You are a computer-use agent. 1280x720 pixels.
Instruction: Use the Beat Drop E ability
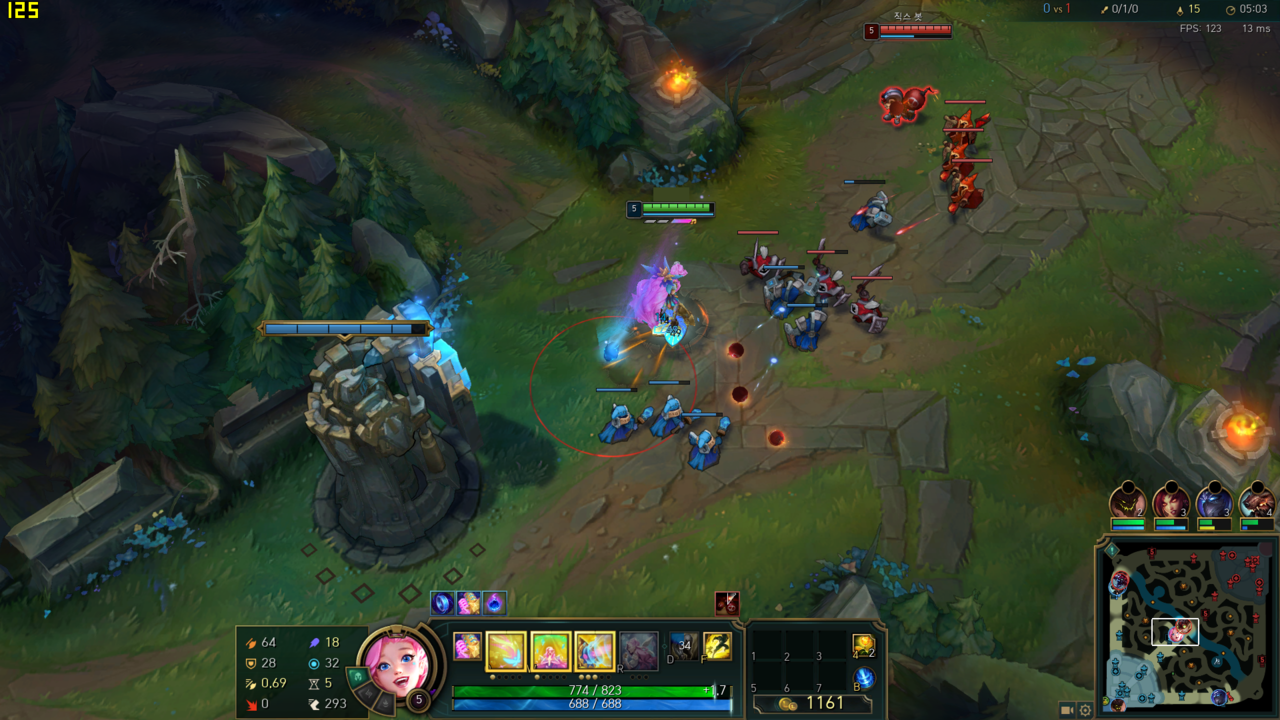(x=595, y=651)
